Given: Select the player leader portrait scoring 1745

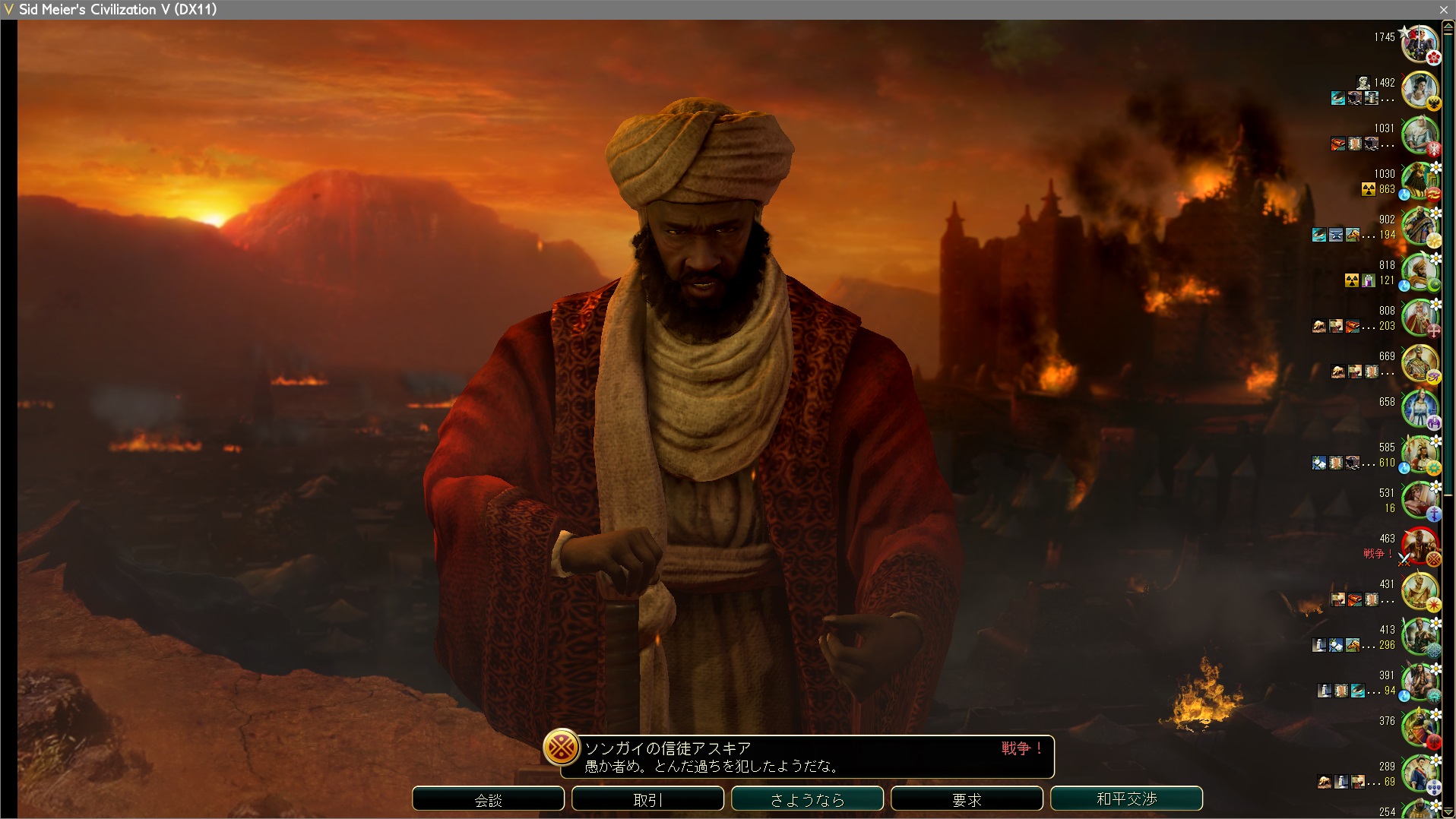Looking at the screenshot, I should [x=1419, y=44].
